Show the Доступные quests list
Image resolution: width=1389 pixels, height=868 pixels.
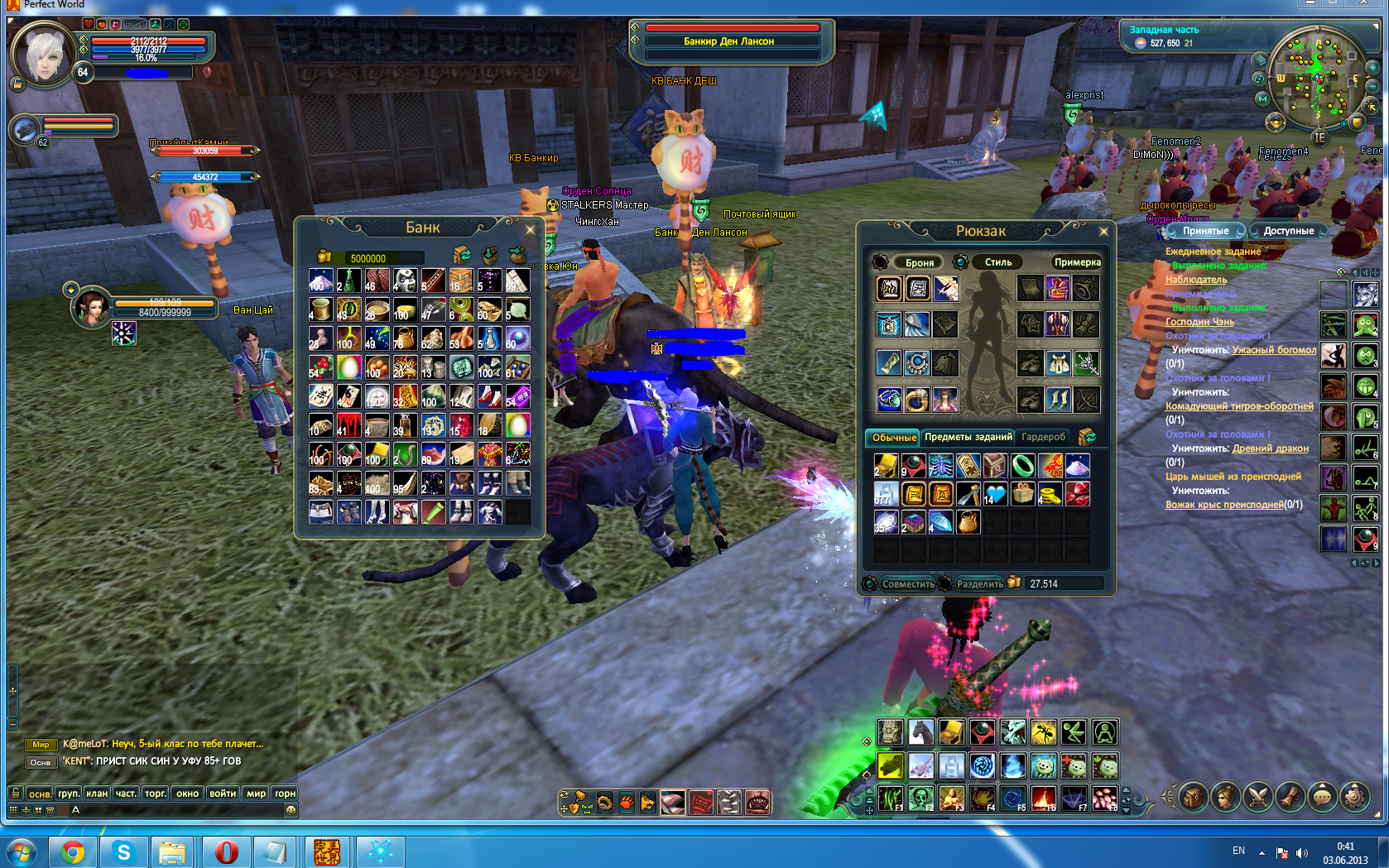[x=1288, y=231]
